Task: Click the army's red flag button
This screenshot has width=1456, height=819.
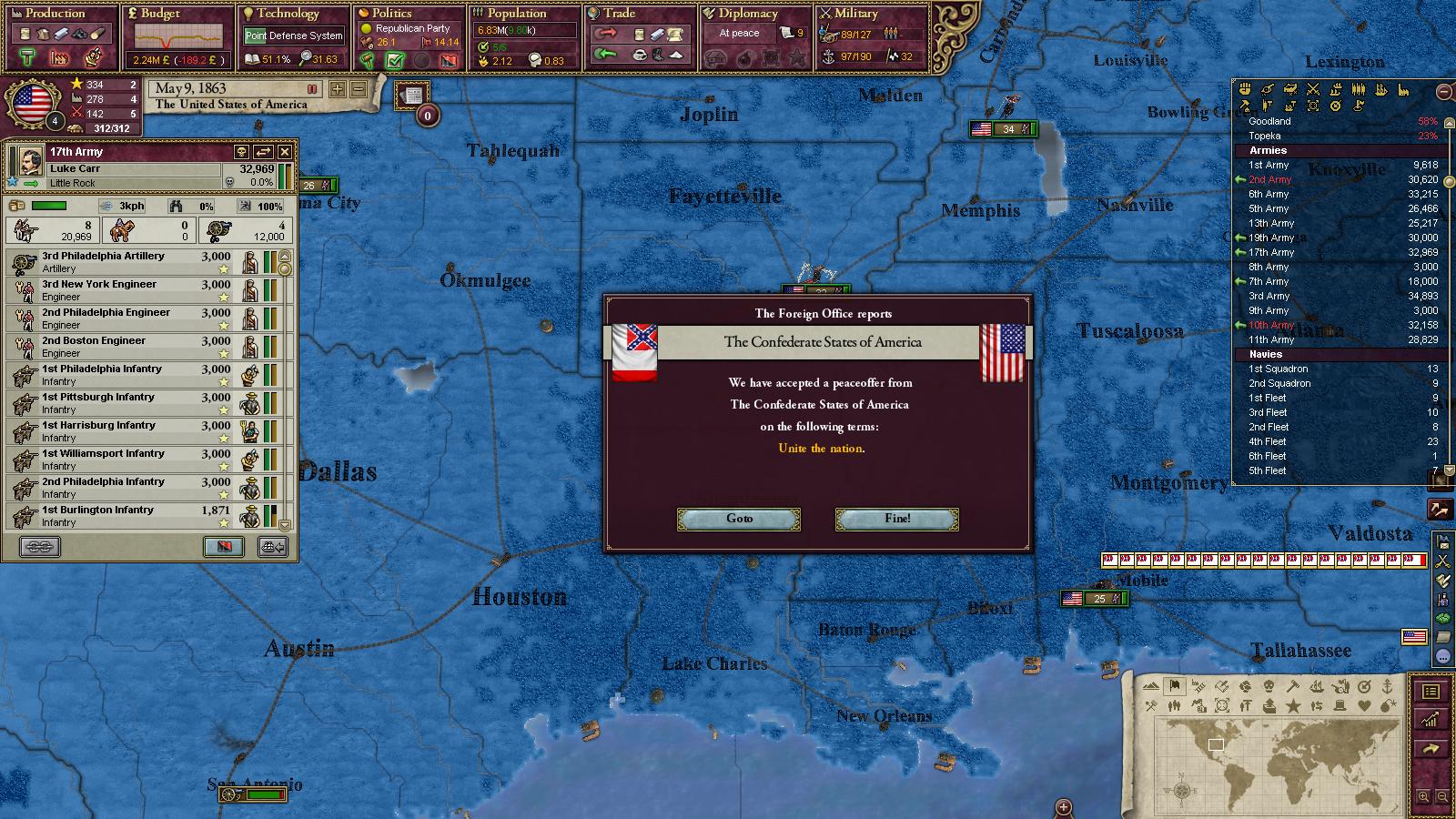Action: tap(223, 546)
